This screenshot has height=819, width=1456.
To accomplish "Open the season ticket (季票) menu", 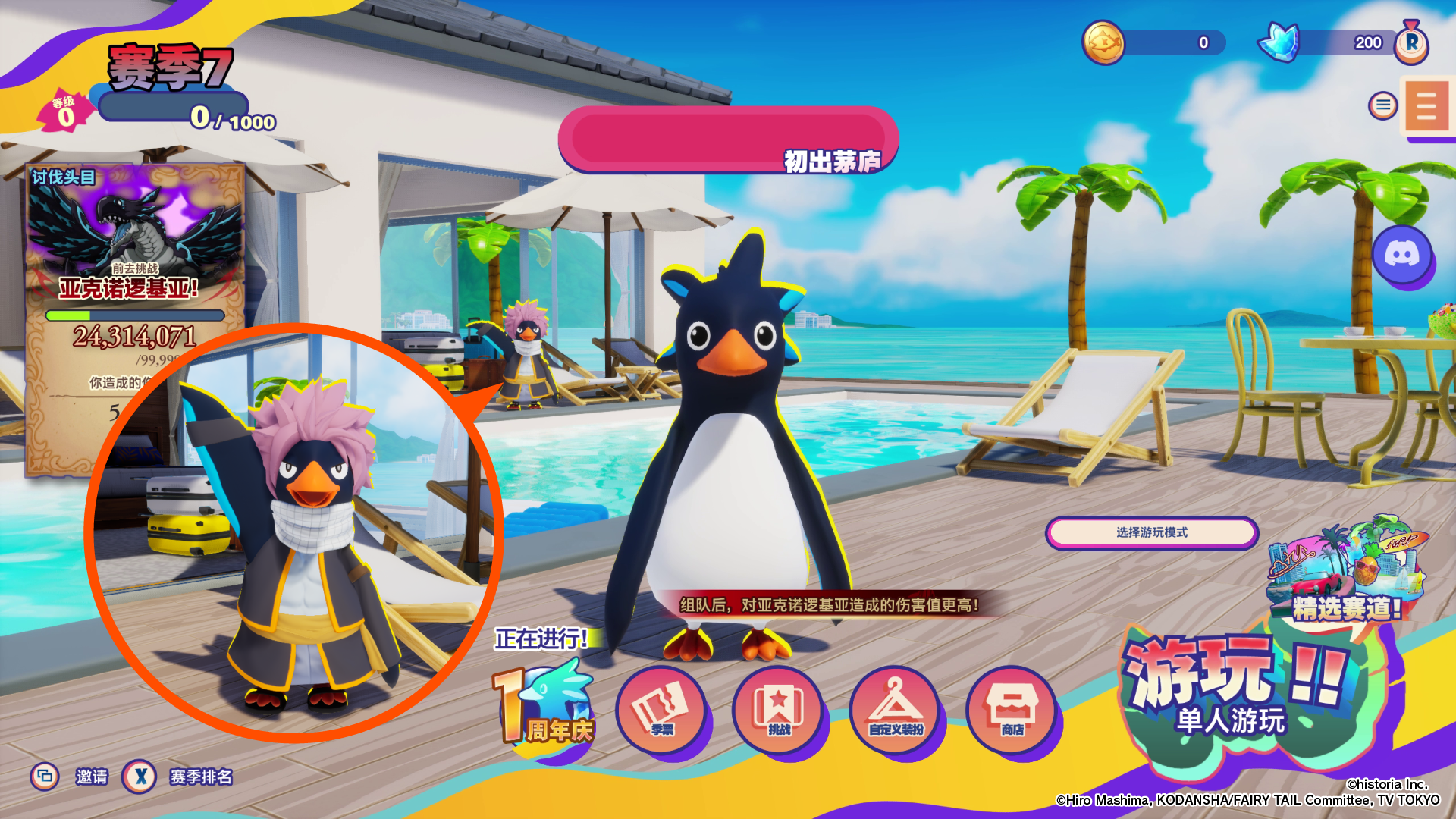I will [x=661, y=711].
